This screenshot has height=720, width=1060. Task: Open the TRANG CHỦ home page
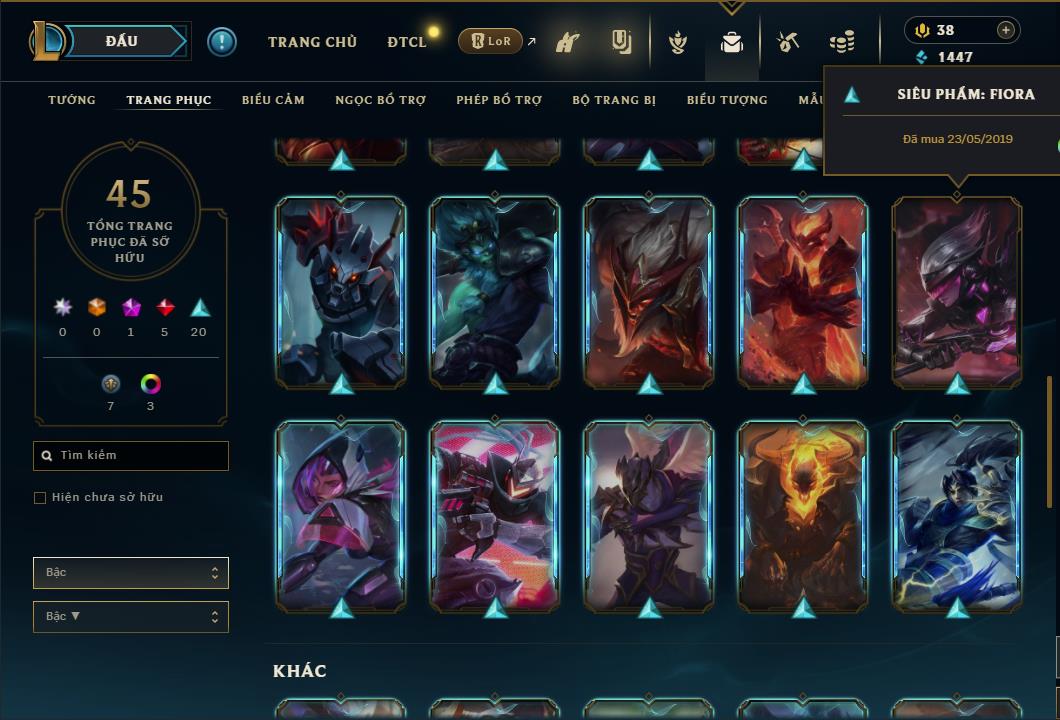coord(312,42)
